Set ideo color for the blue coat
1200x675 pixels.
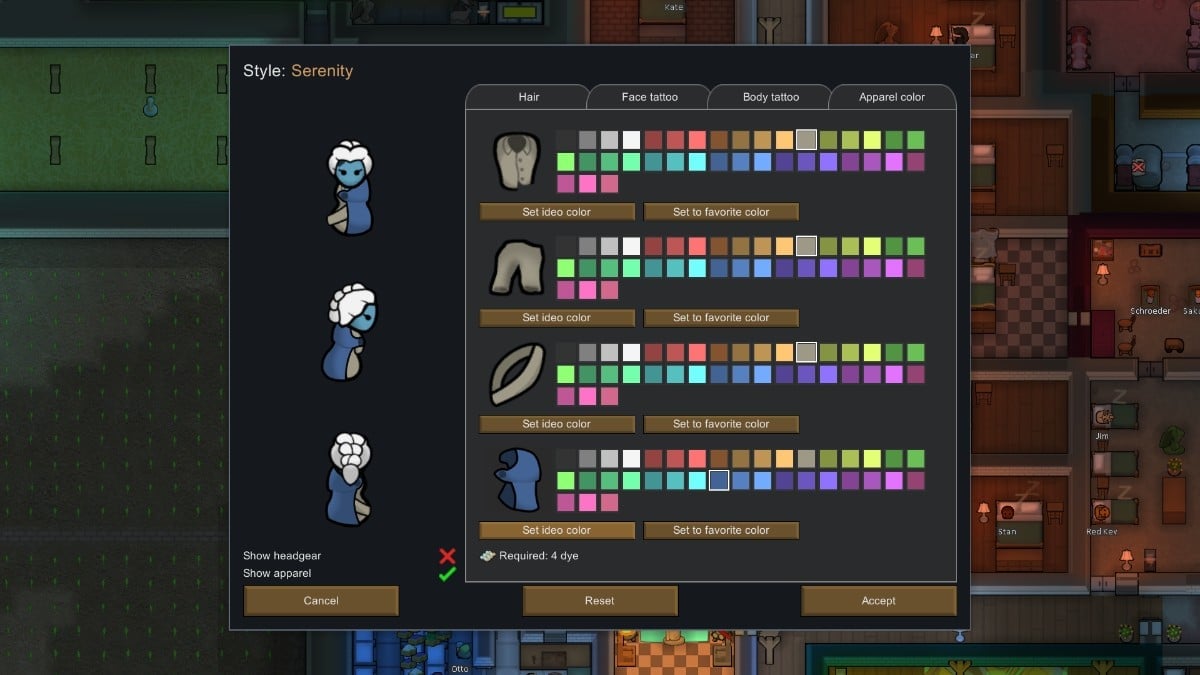pos(557,530)
